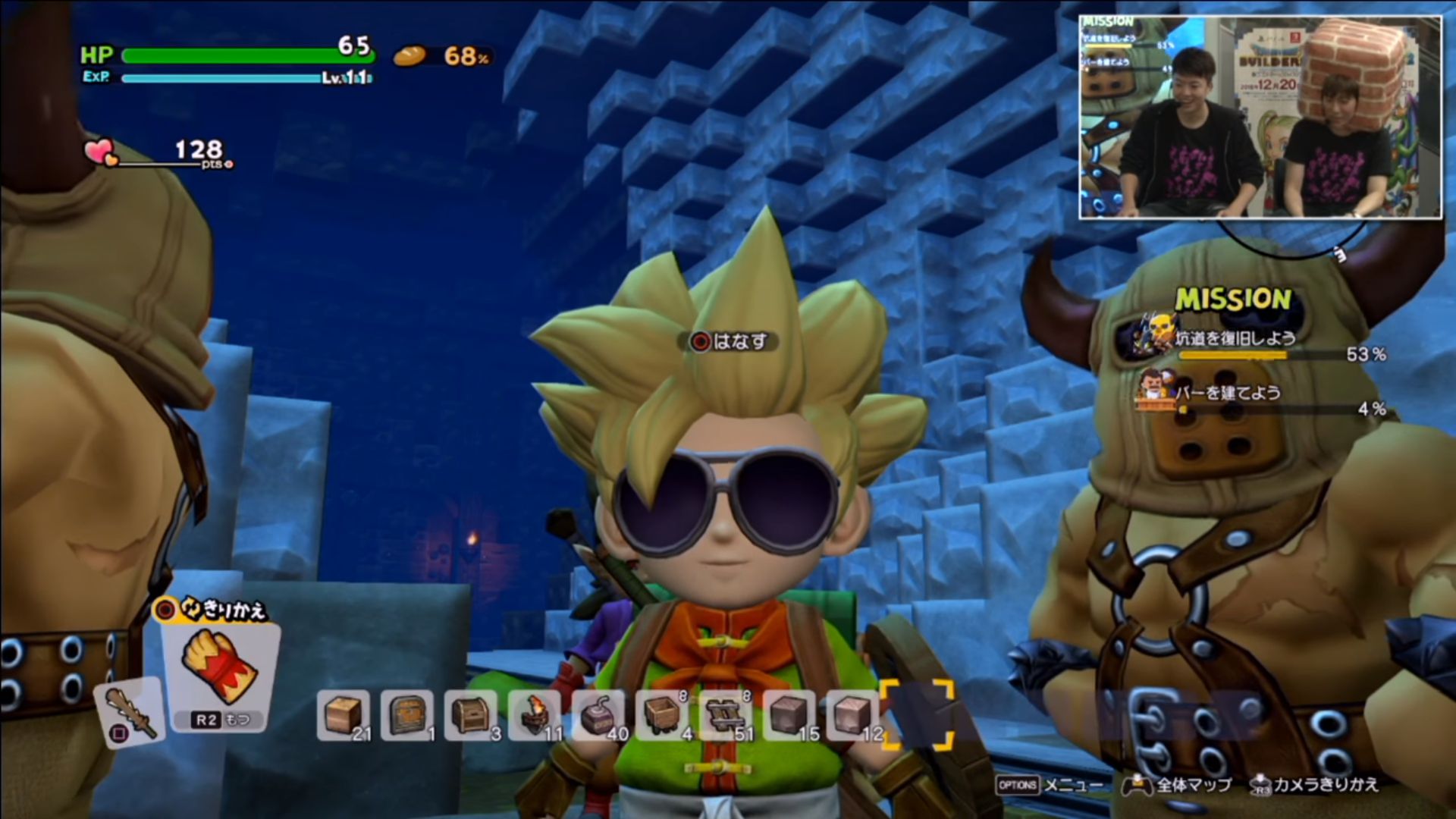Select the red builder's glove tool
The width and height of the screenshot is (1456, 819).
click(x=220, y=667)
